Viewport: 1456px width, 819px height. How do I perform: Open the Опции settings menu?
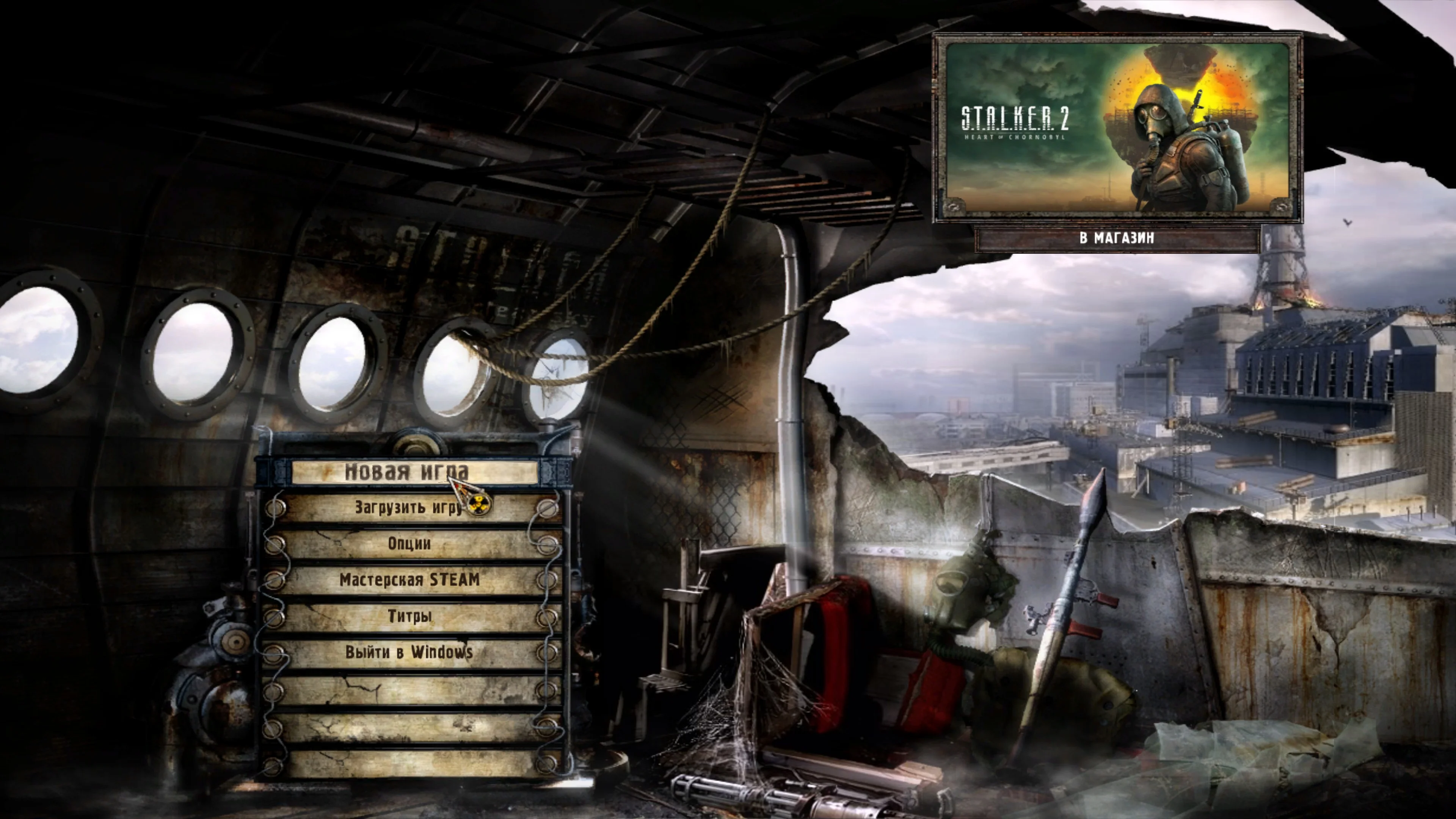point(409,544)
